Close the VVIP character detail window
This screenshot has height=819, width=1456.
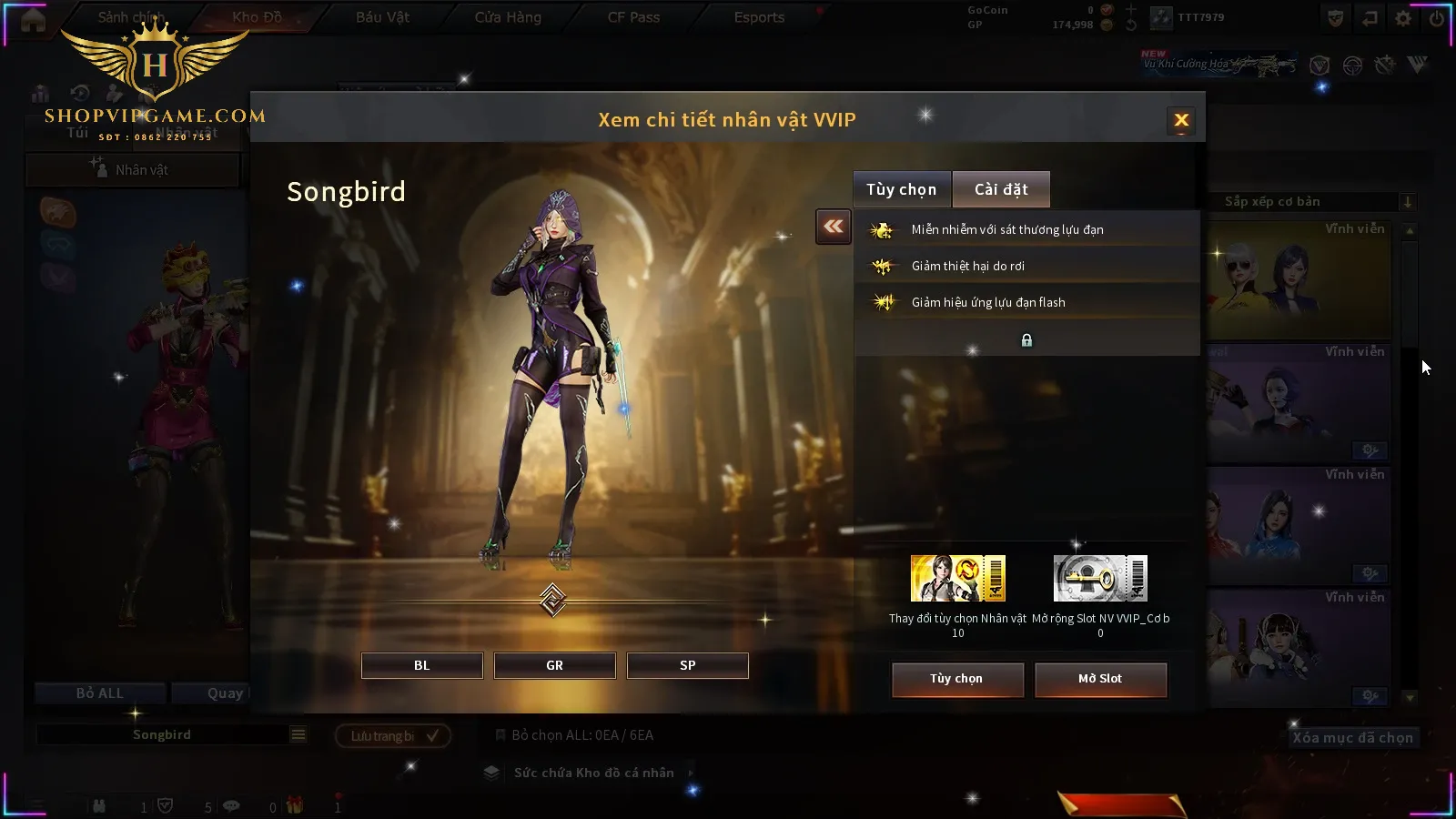click(x=1181, y=120)
